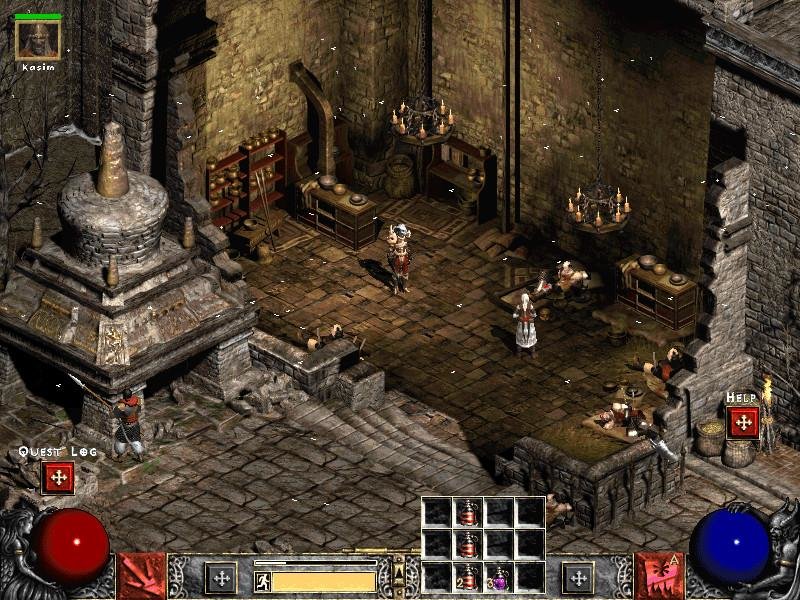Open the Help button
Screen dimensions: 800x600
743,421
